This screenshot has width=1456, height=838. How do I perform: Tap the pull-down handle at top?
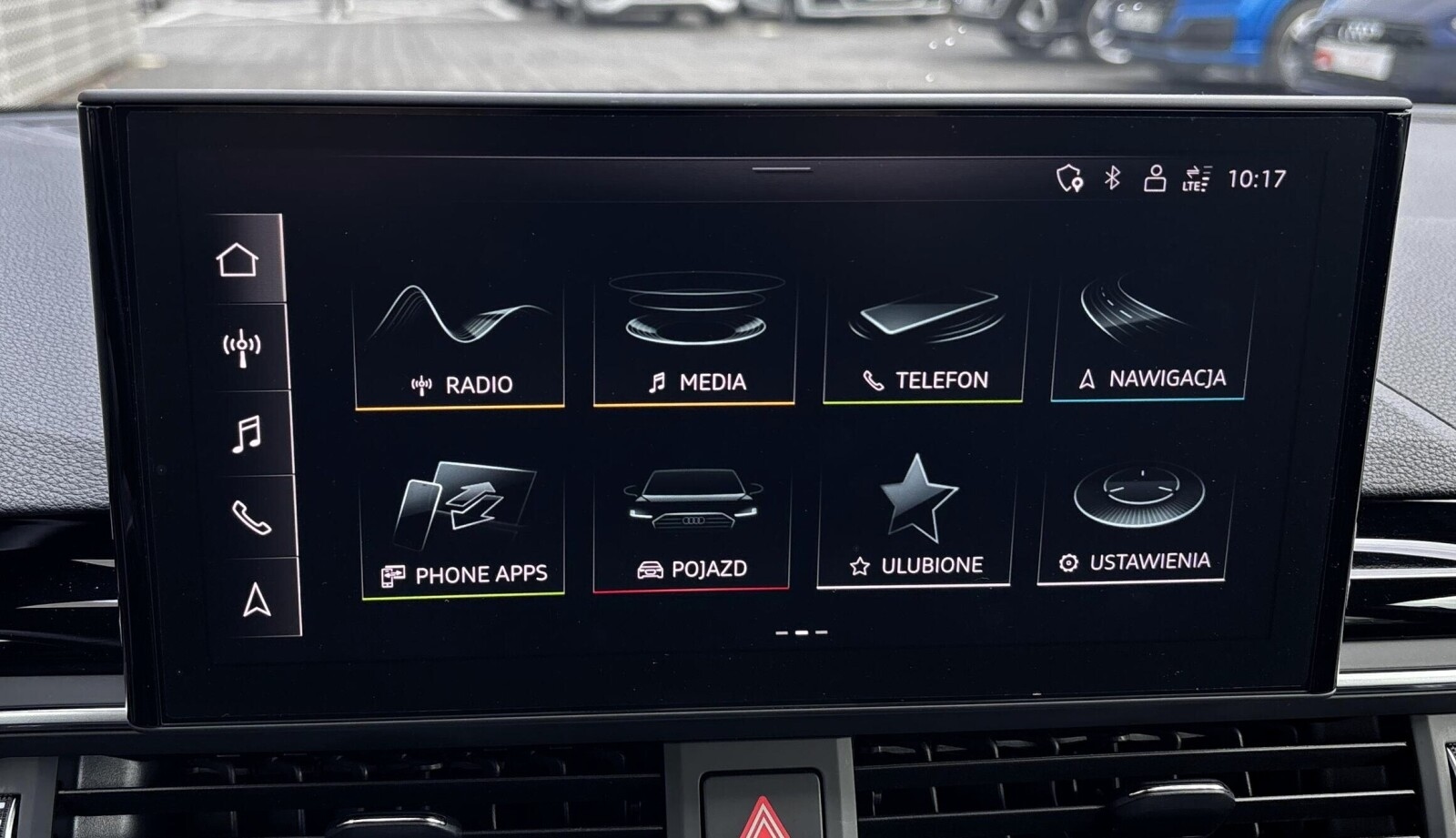781,168
